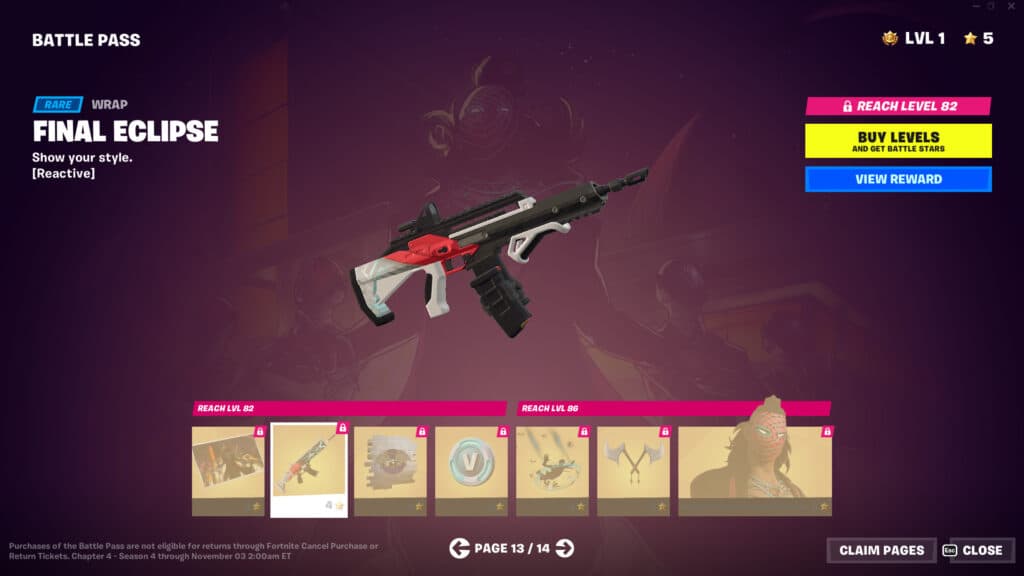1024x576 pixels.
Task: Close the game window with X
Action: 1010,6
